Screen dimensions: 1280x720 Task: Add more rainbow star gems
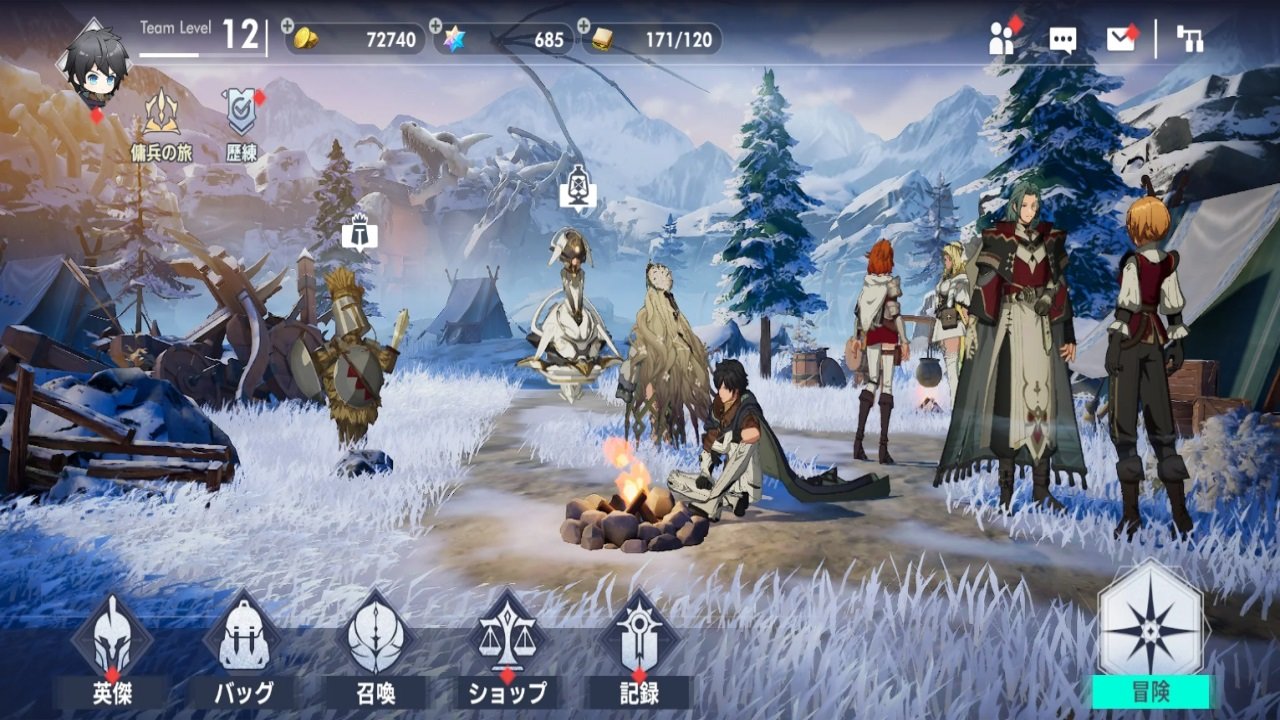[436, 25]
